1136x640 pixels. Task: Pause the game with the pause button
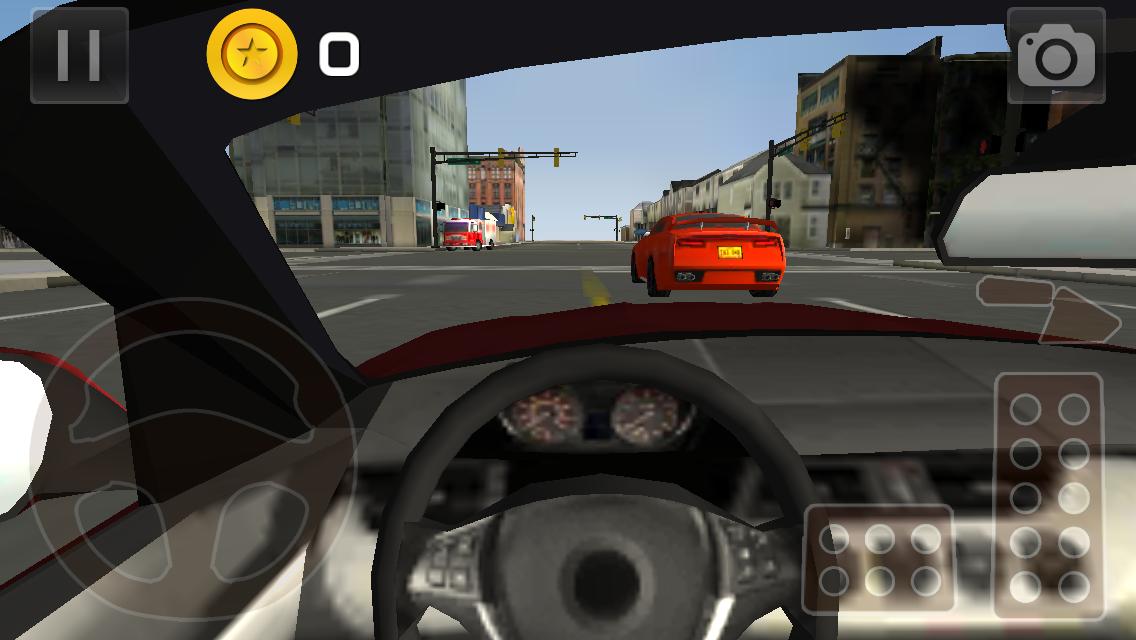pos(79,55)
